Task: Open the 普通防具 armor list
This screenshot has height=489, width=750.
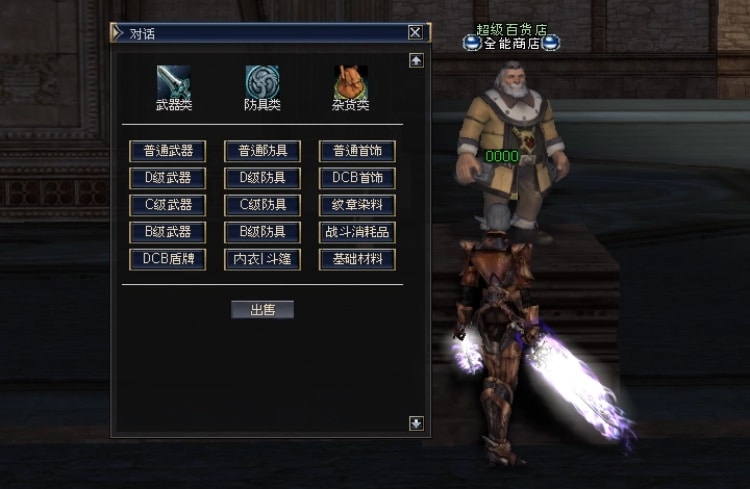Action: click(x=262, y=151)
